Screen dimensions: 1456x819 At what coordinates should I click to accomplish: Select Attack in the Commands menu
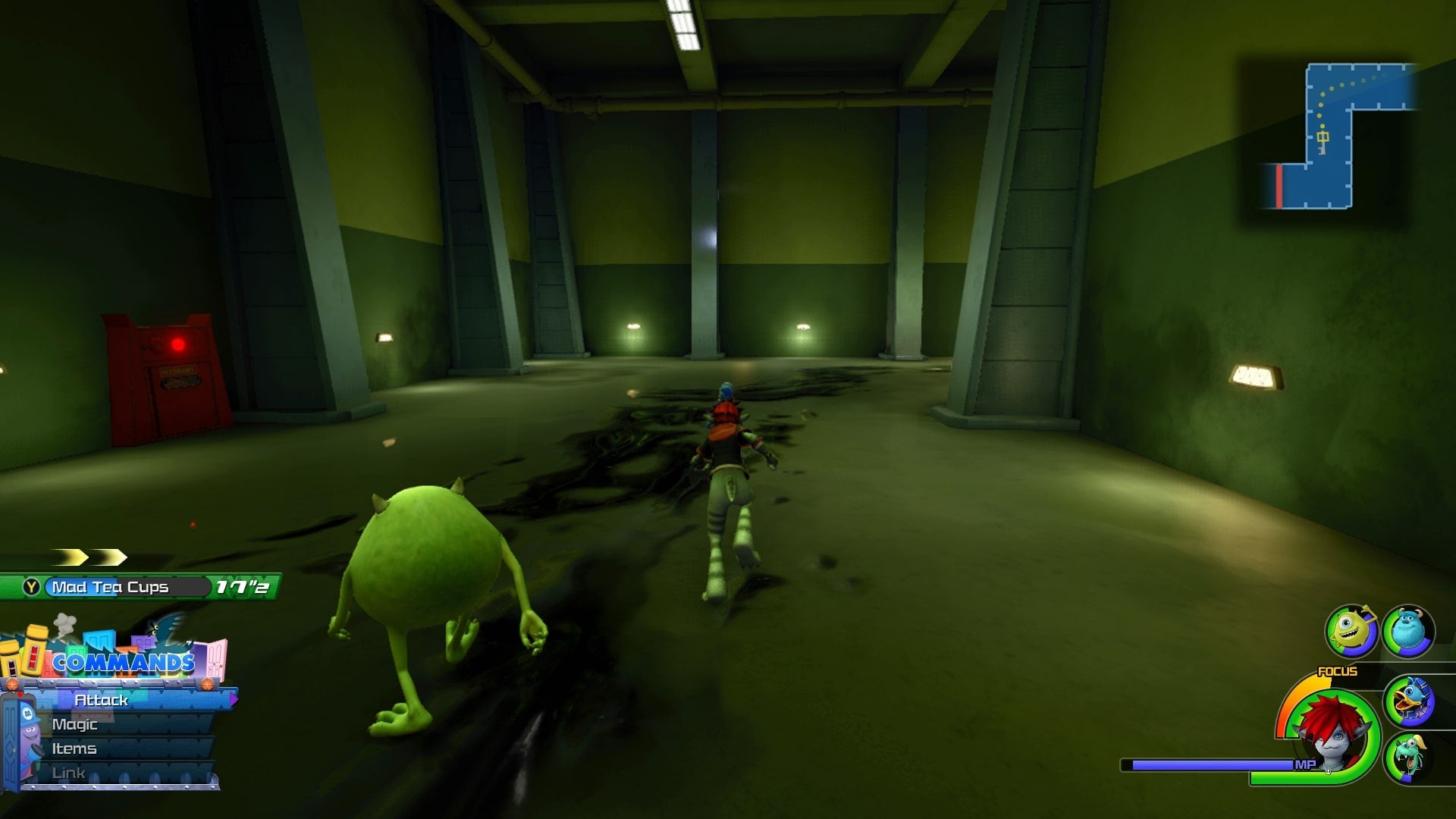(102, 701)
